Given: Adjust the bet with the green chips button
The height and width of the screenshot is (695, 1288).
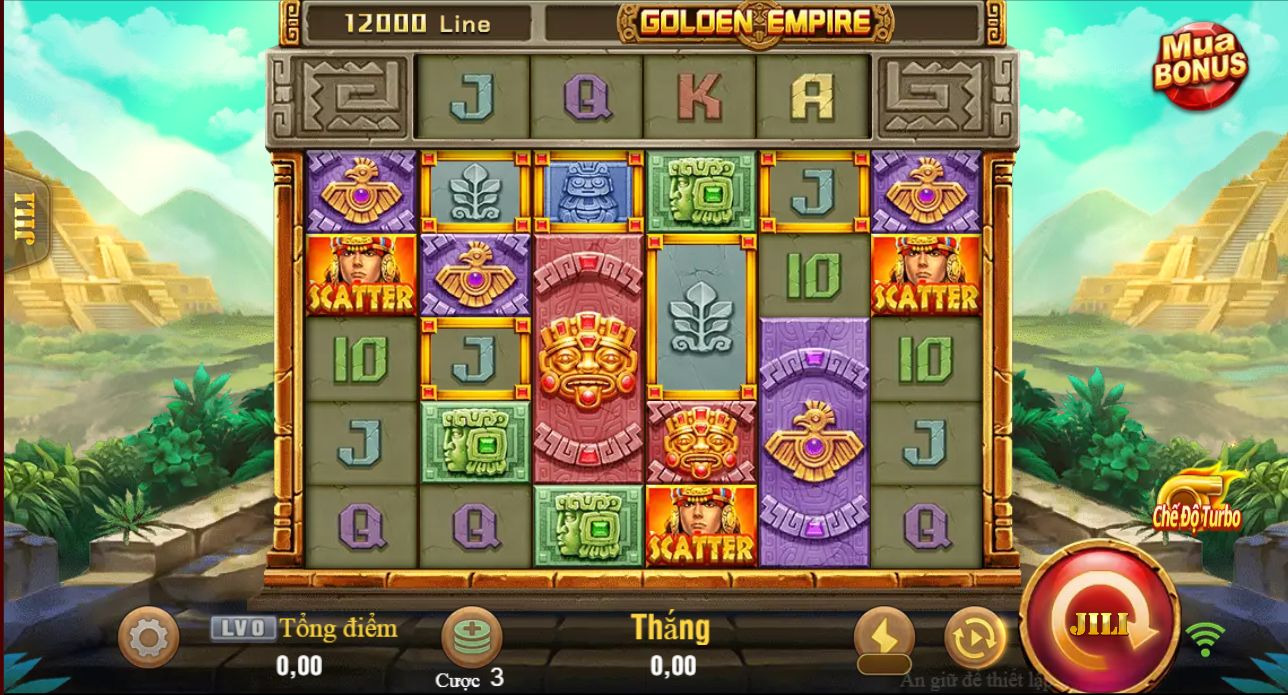Looking at the screenshot, I should 471,637.
